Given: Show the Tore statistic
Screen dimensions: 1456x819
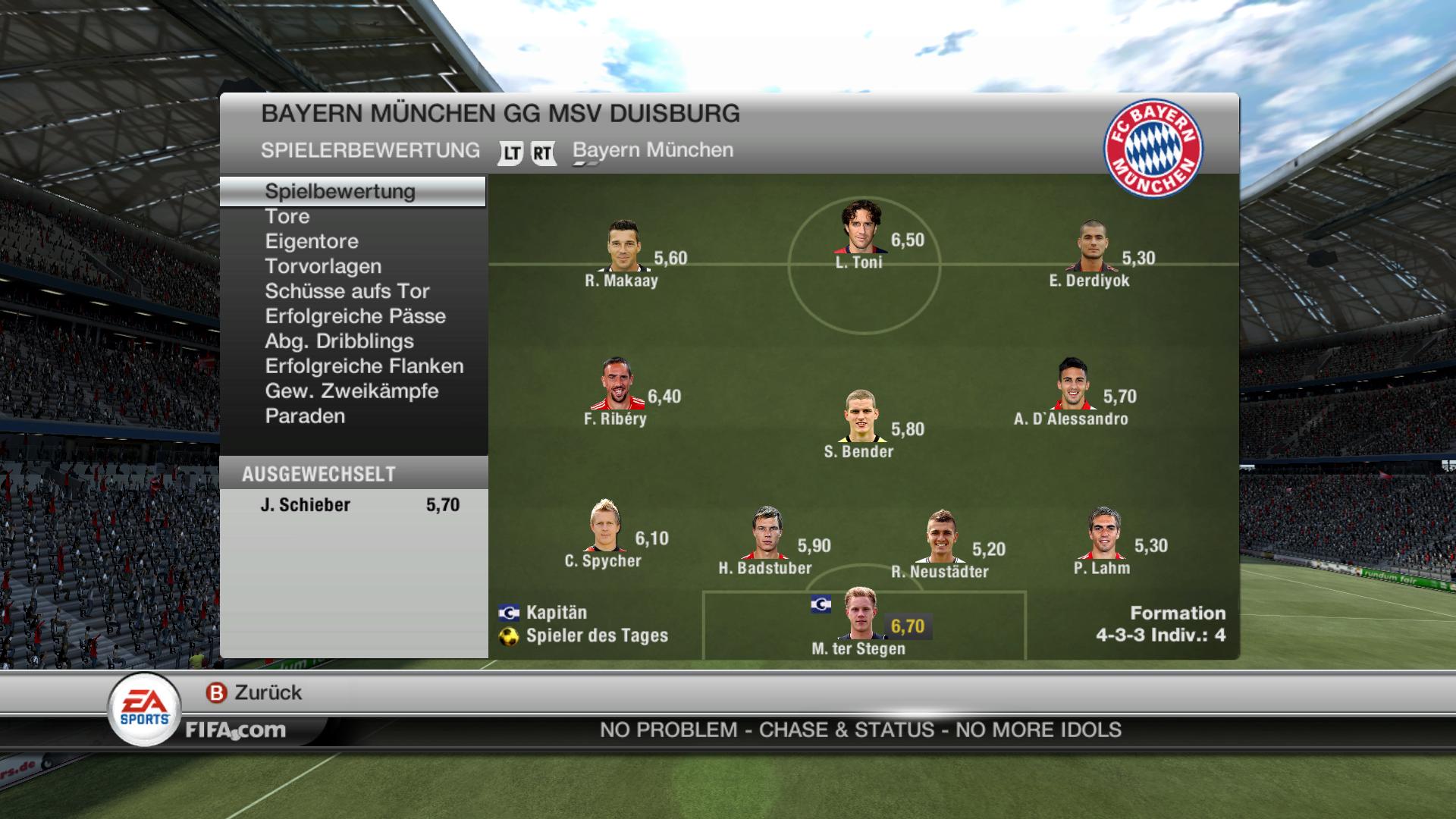Looking at the screenshot, I should point(287,216).
